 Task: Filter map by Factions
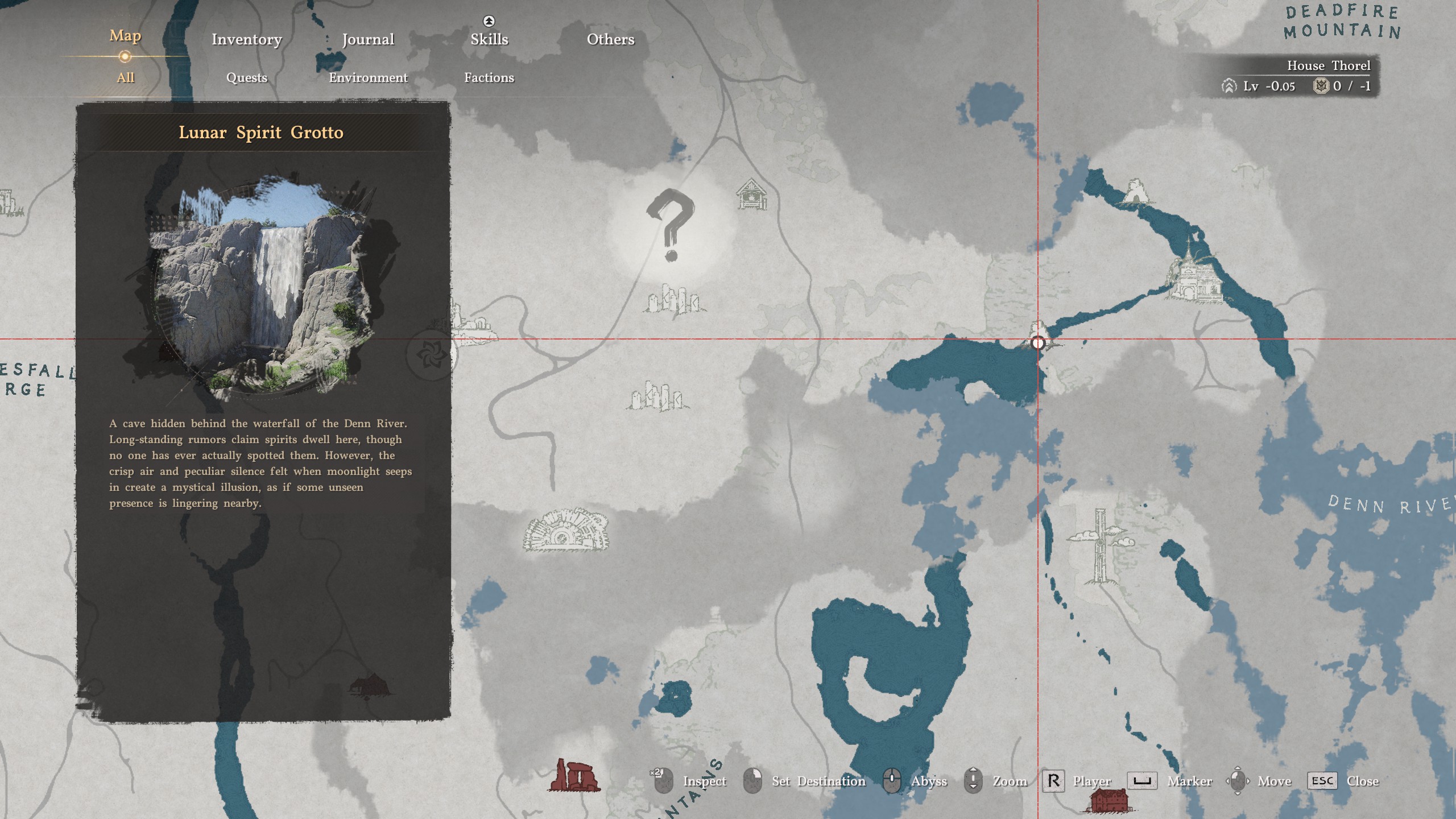coord(489,78)
